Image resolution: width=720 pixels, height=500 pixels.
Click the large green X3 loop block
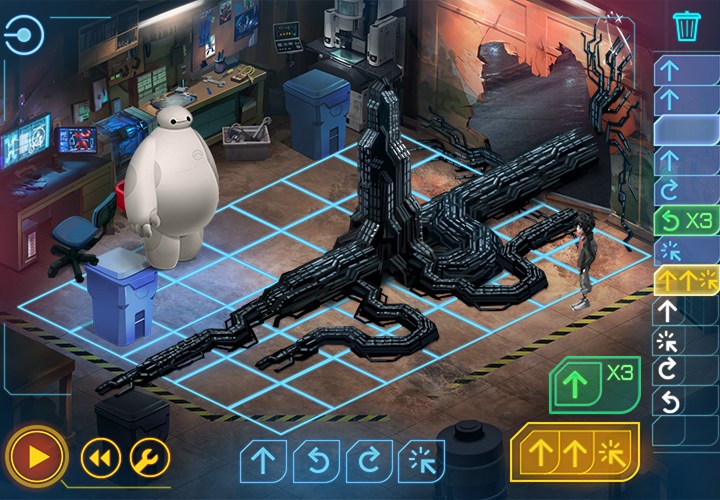(593, 384)
